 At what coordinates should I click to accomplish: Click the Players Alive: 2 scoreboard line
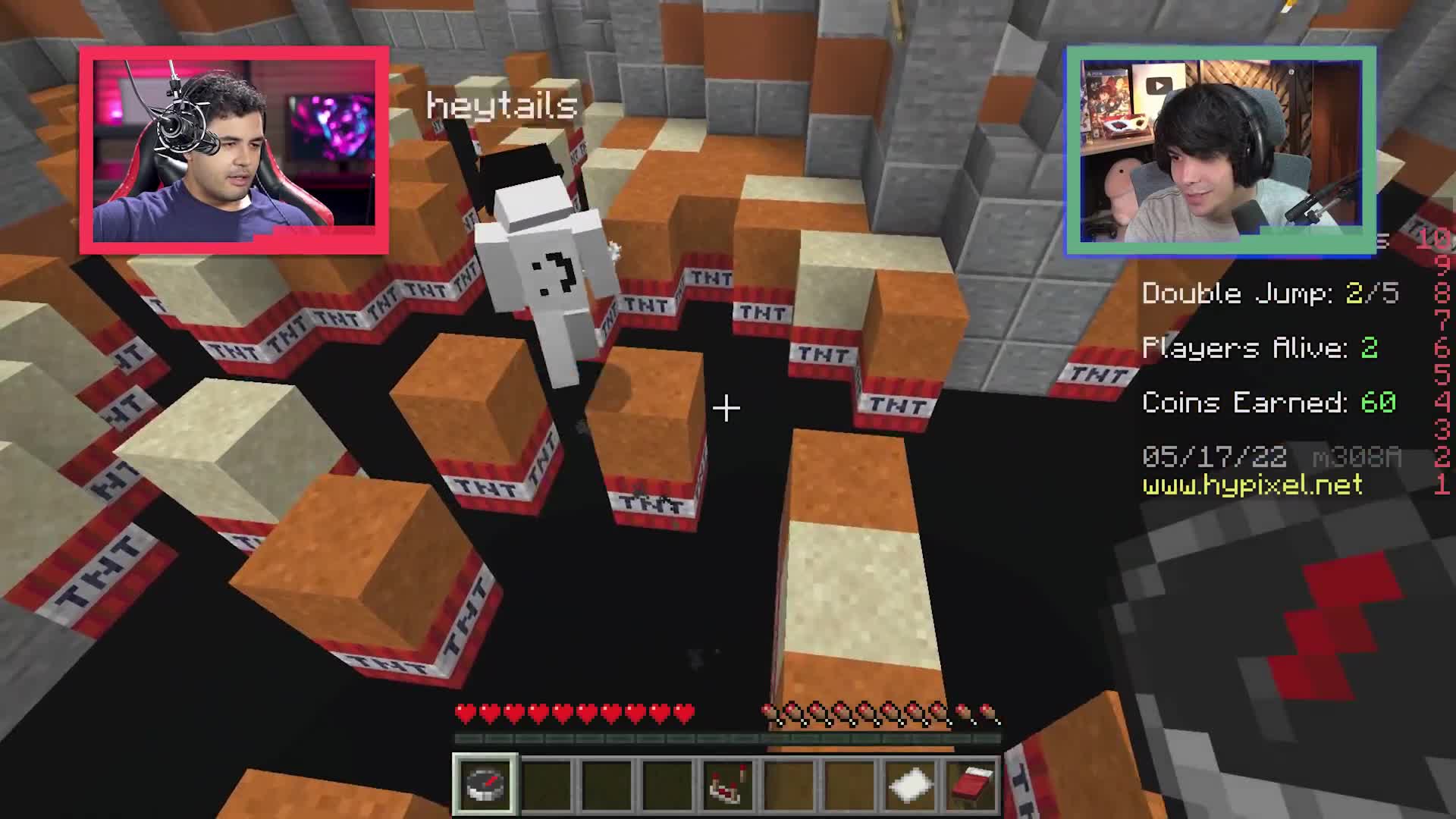click(1259, 348)
